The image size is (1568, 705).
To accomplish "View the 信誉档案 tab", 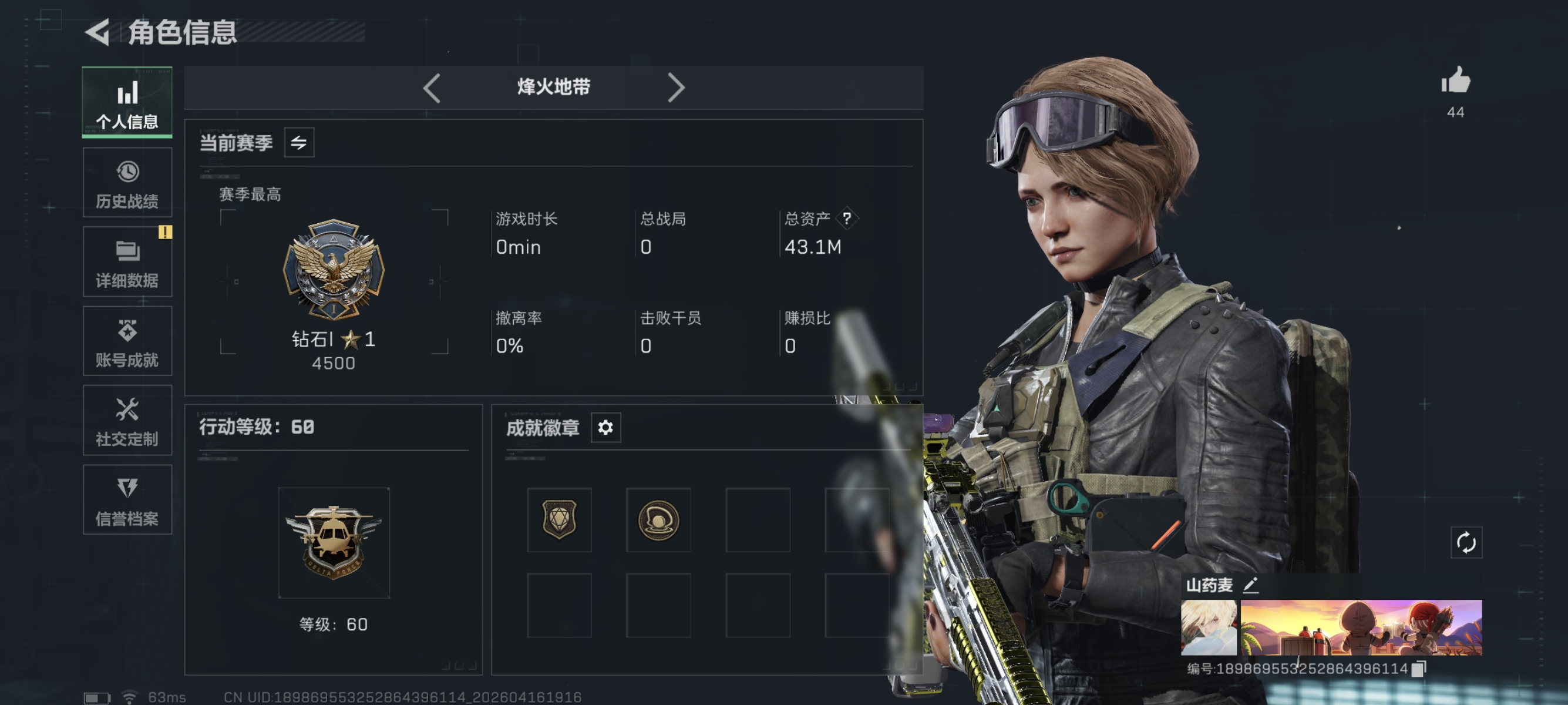I will pos(127,500).
